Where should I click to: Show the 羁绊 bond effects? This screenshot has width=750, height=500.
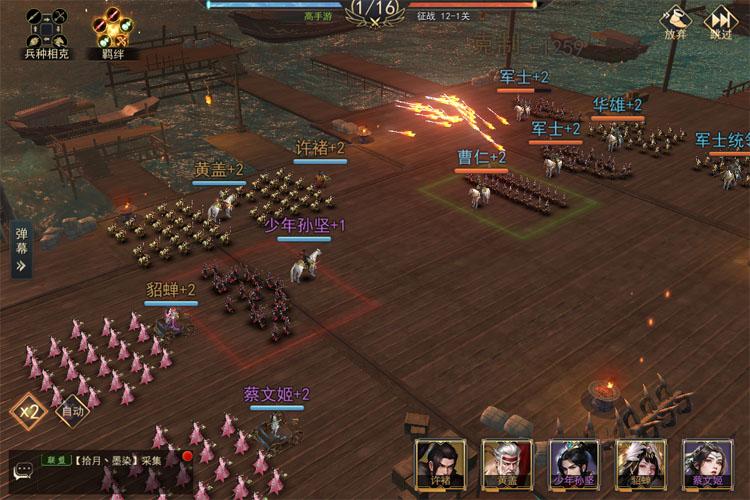click(x=113, y=28)
